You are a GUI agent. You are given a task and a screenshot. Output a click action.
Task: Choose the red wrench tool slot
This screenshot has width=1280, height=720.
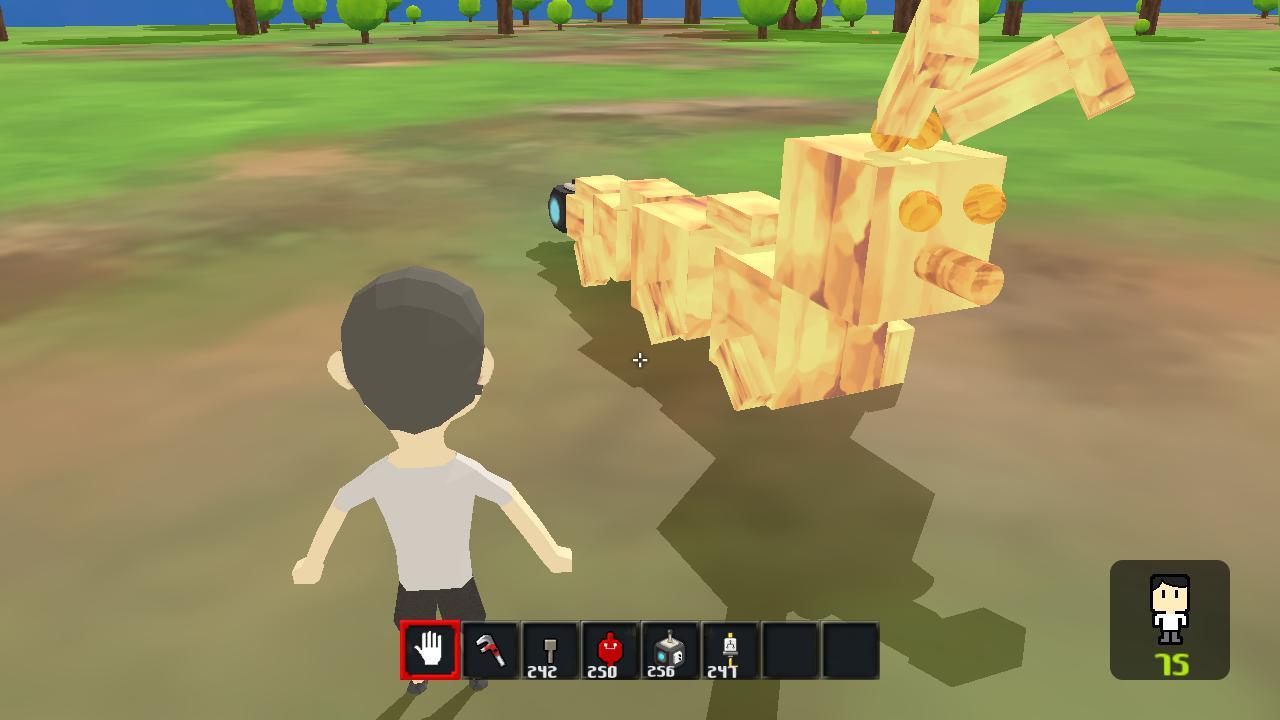[x=490, y=650]
